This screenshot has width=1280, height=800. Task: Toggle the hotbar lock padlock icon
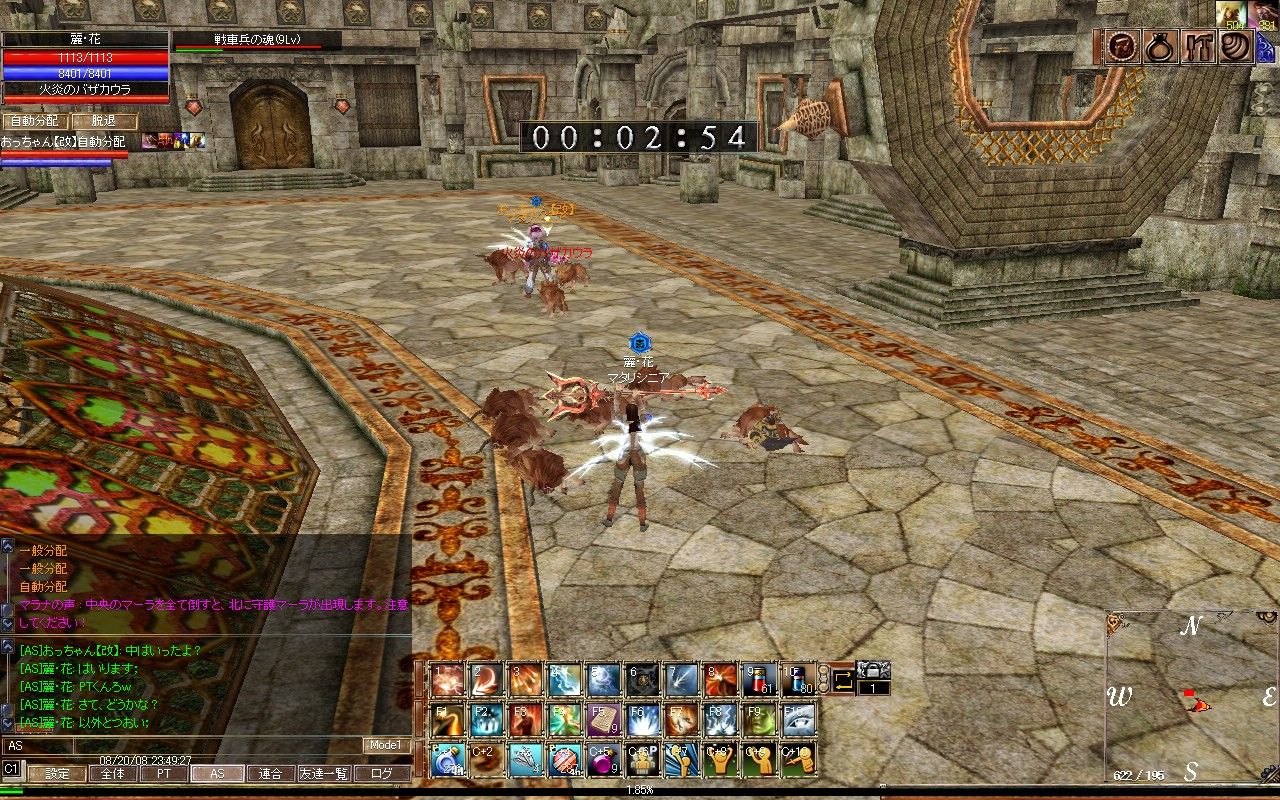874,670
